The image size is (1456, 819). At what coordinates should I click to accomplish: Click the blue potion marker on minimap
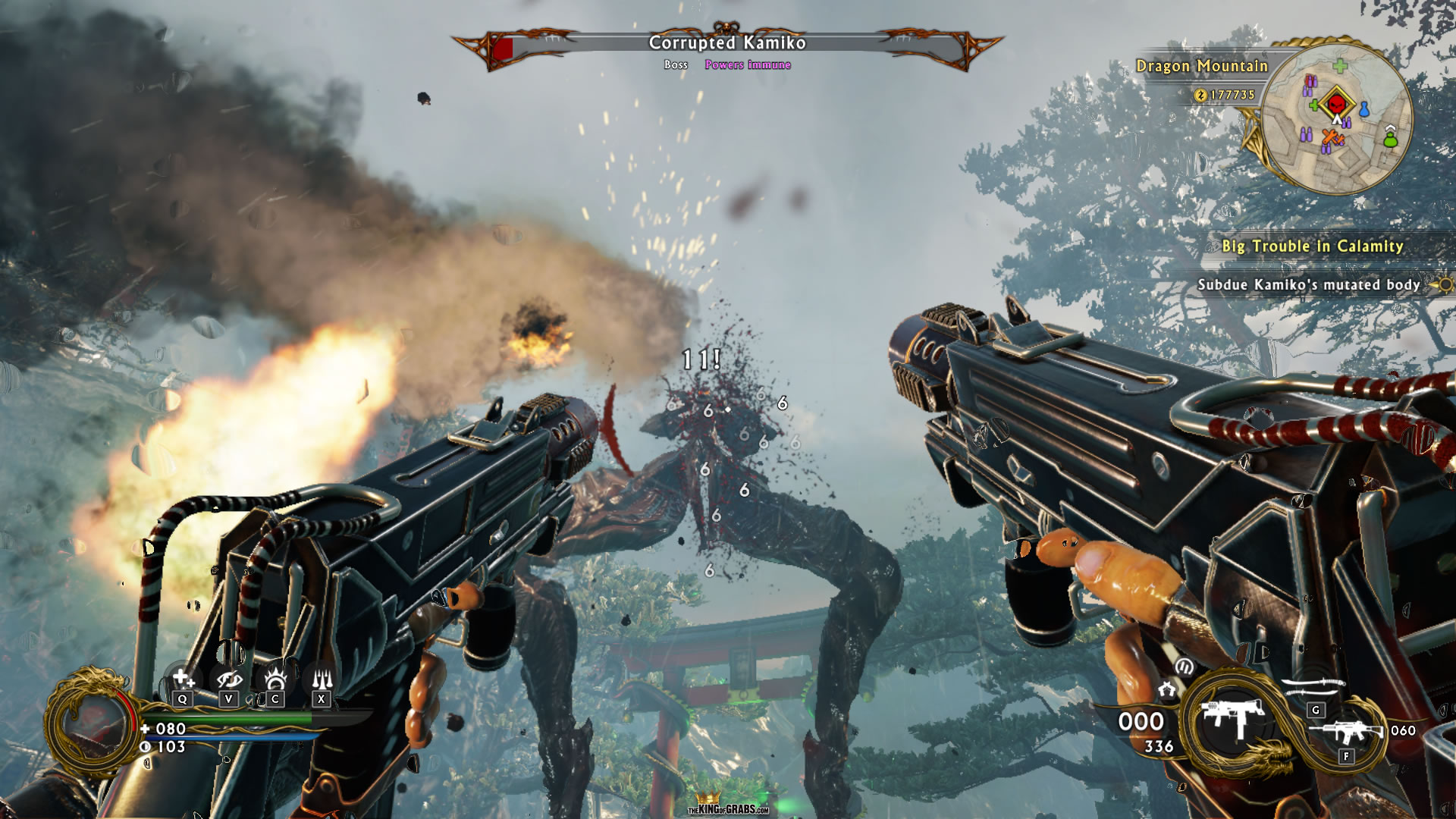coord(1363,110)
